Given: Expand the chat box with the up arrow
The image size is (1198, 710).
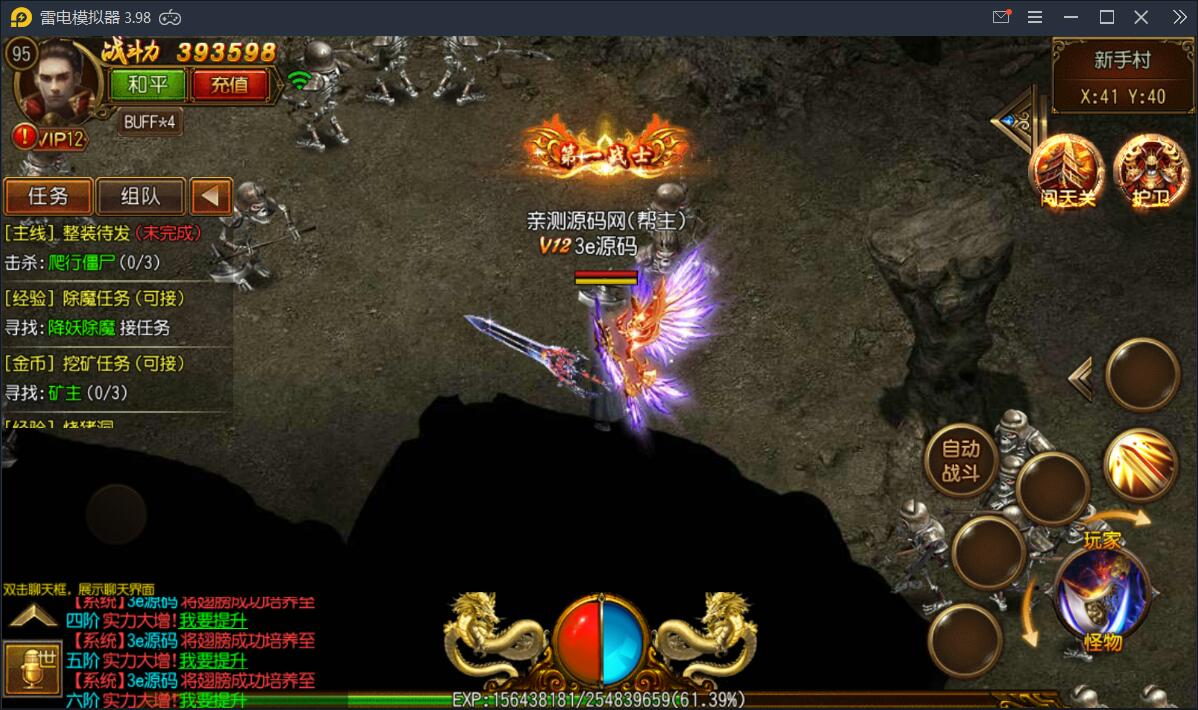Looking at the screenshot, I should [32, 616].
